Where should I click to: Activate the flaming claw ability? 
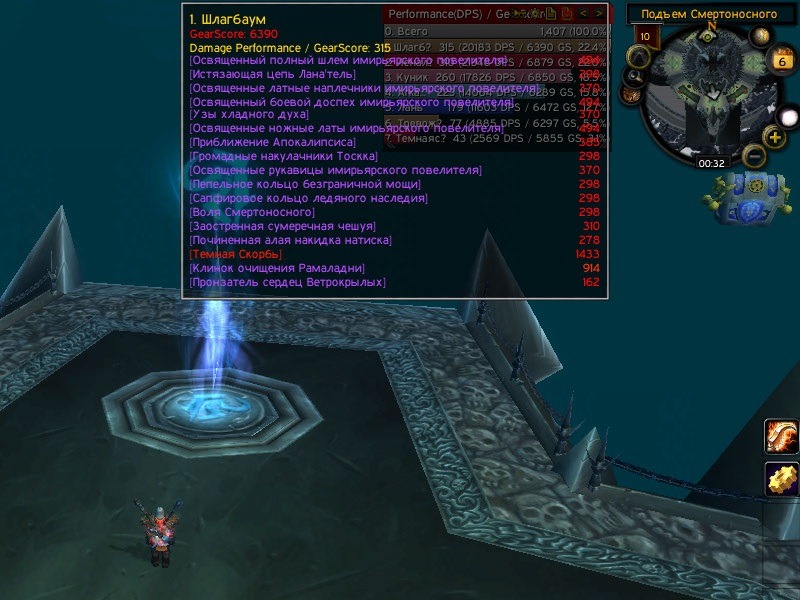click(x=782, y=437)
